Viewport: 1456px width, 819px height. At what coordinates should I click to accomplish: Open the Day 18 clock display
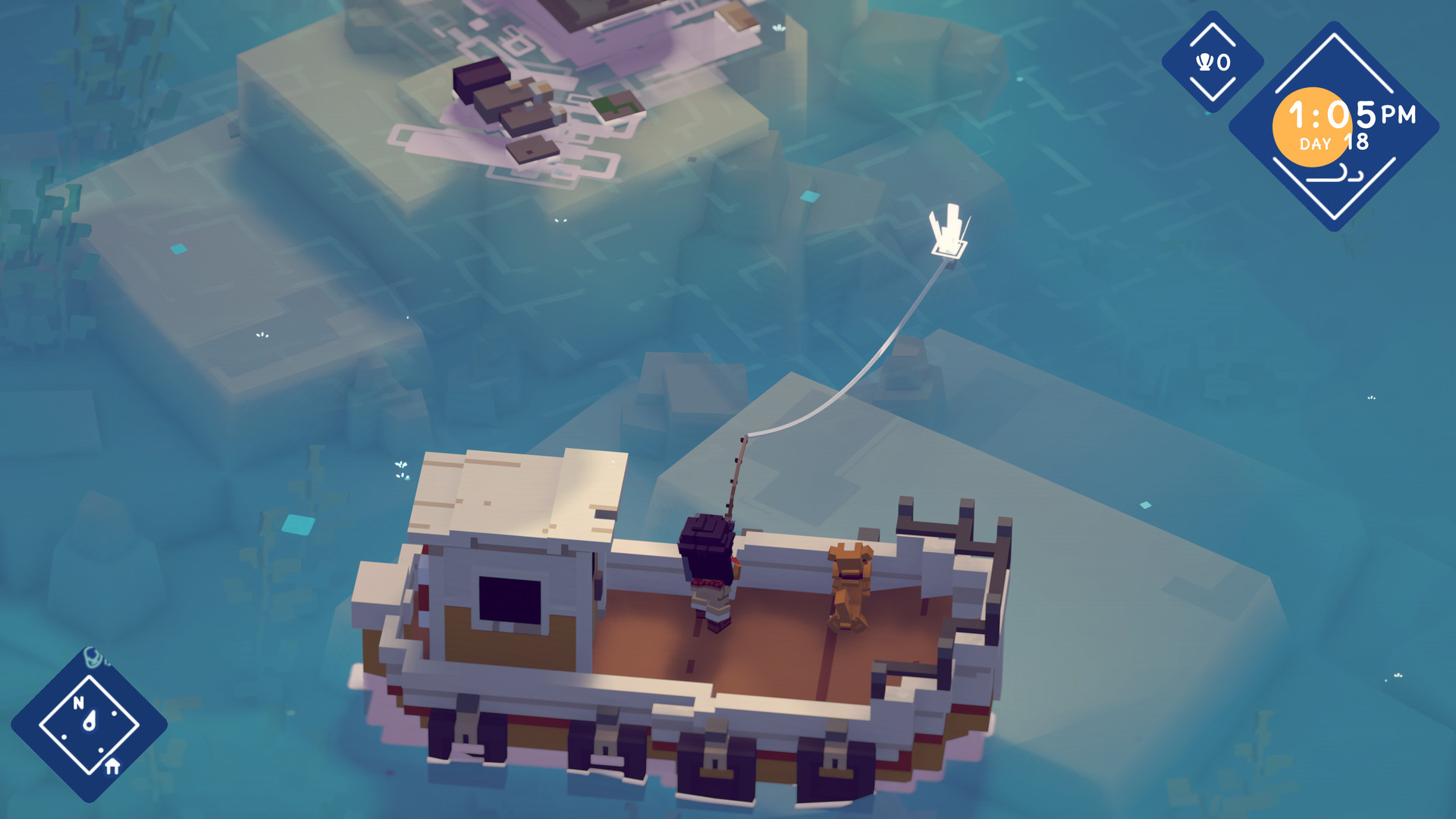tap(1335, 142)
